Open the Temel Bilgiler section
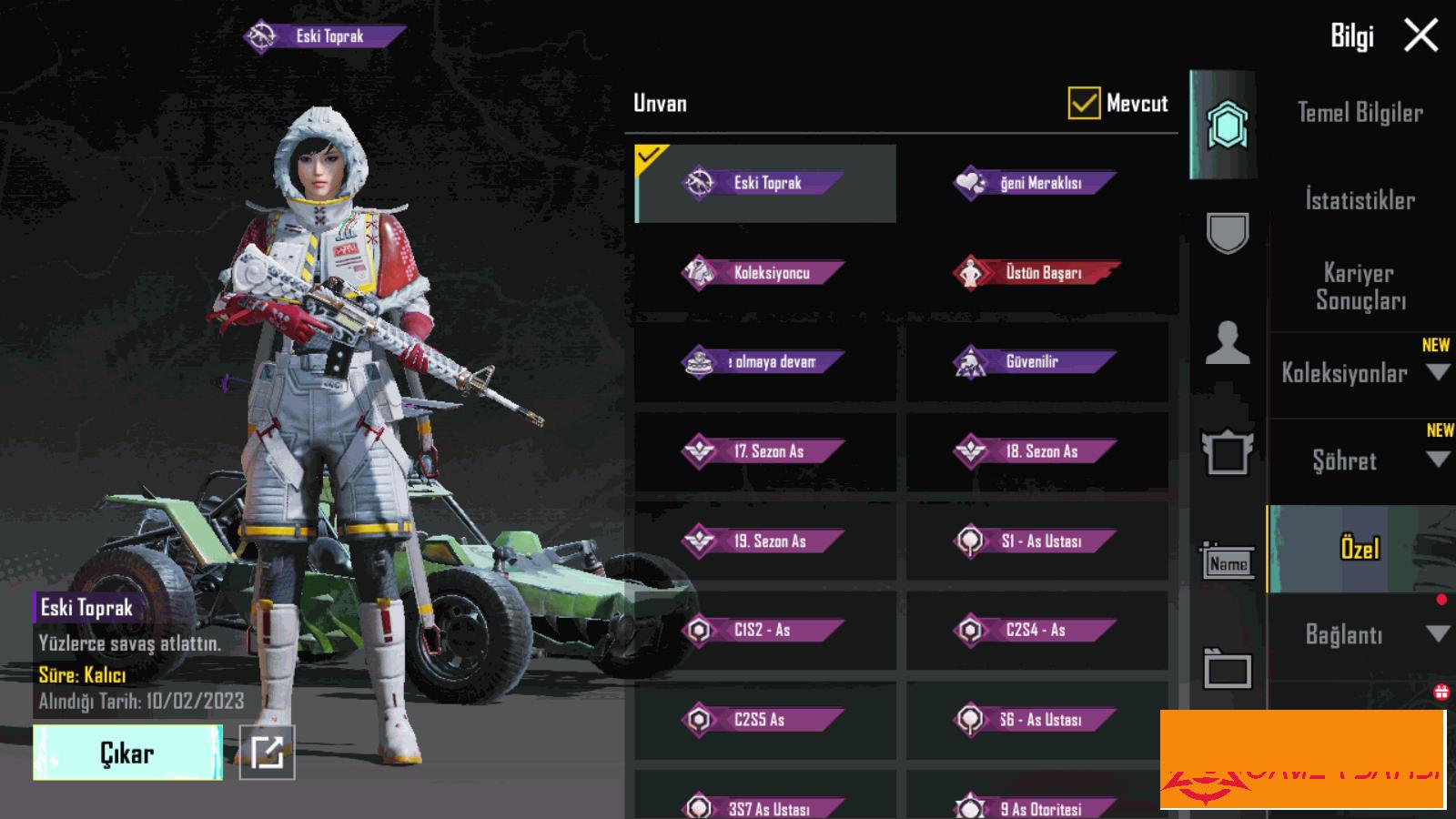The width and height of the screenshot is (1456, 819). [x=1360, y=113]
